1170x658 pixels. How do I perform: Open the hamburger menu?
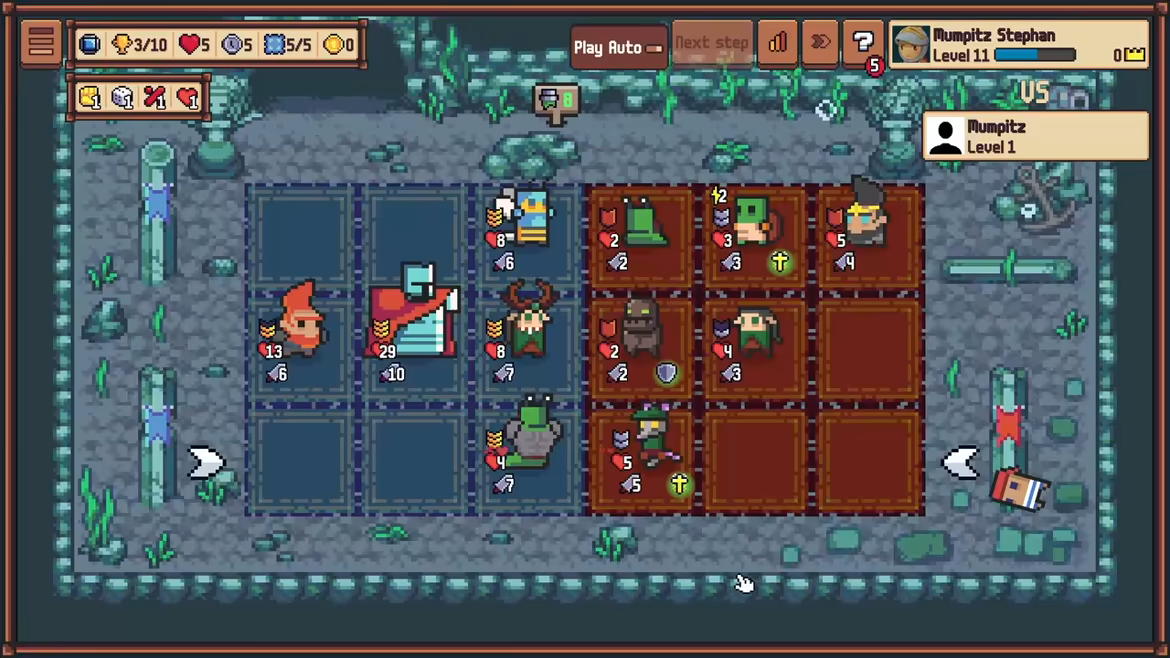point(41,43)
